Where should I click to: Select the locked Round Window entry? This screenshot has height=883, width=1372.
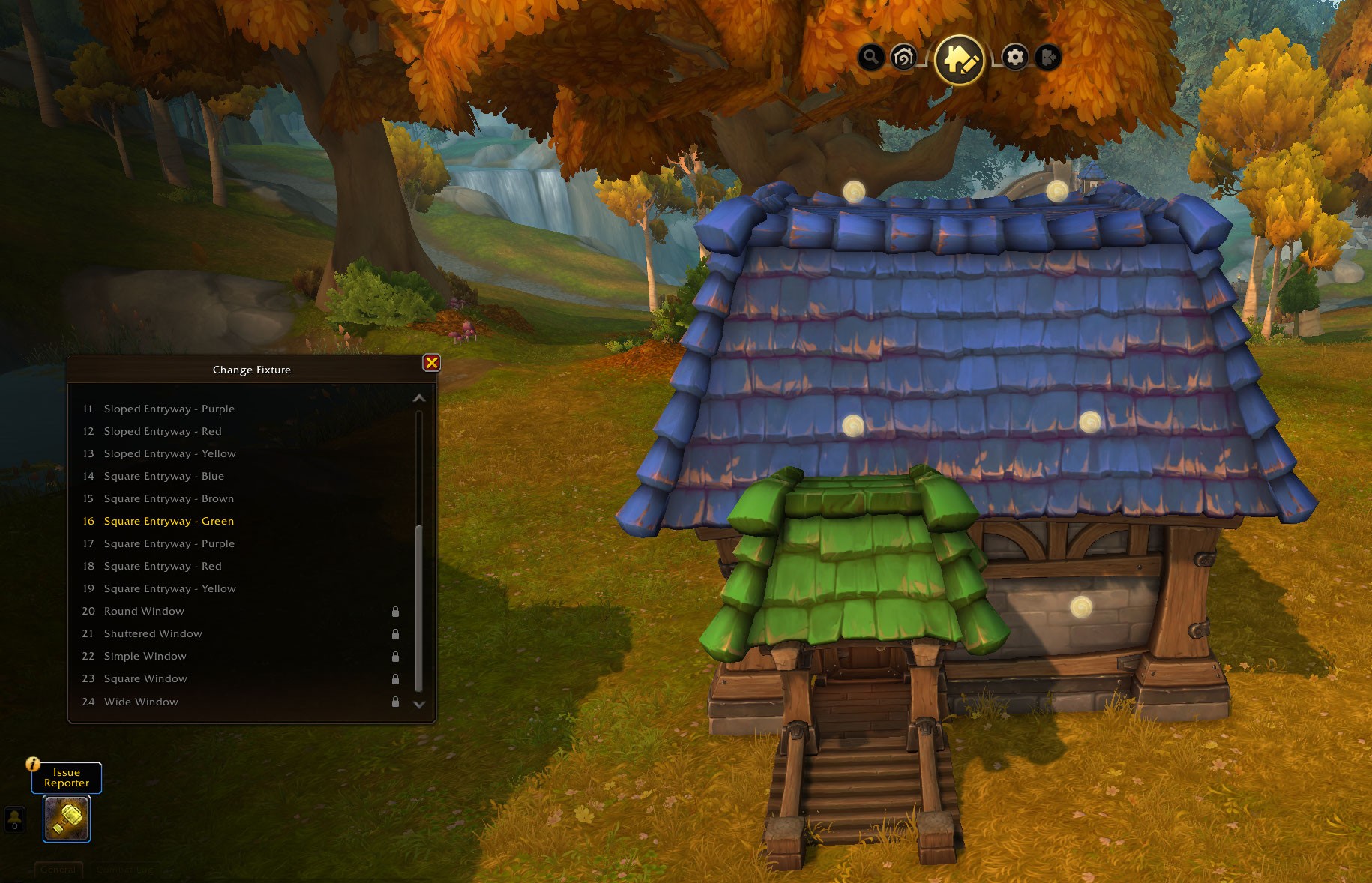tap(144, 611)
